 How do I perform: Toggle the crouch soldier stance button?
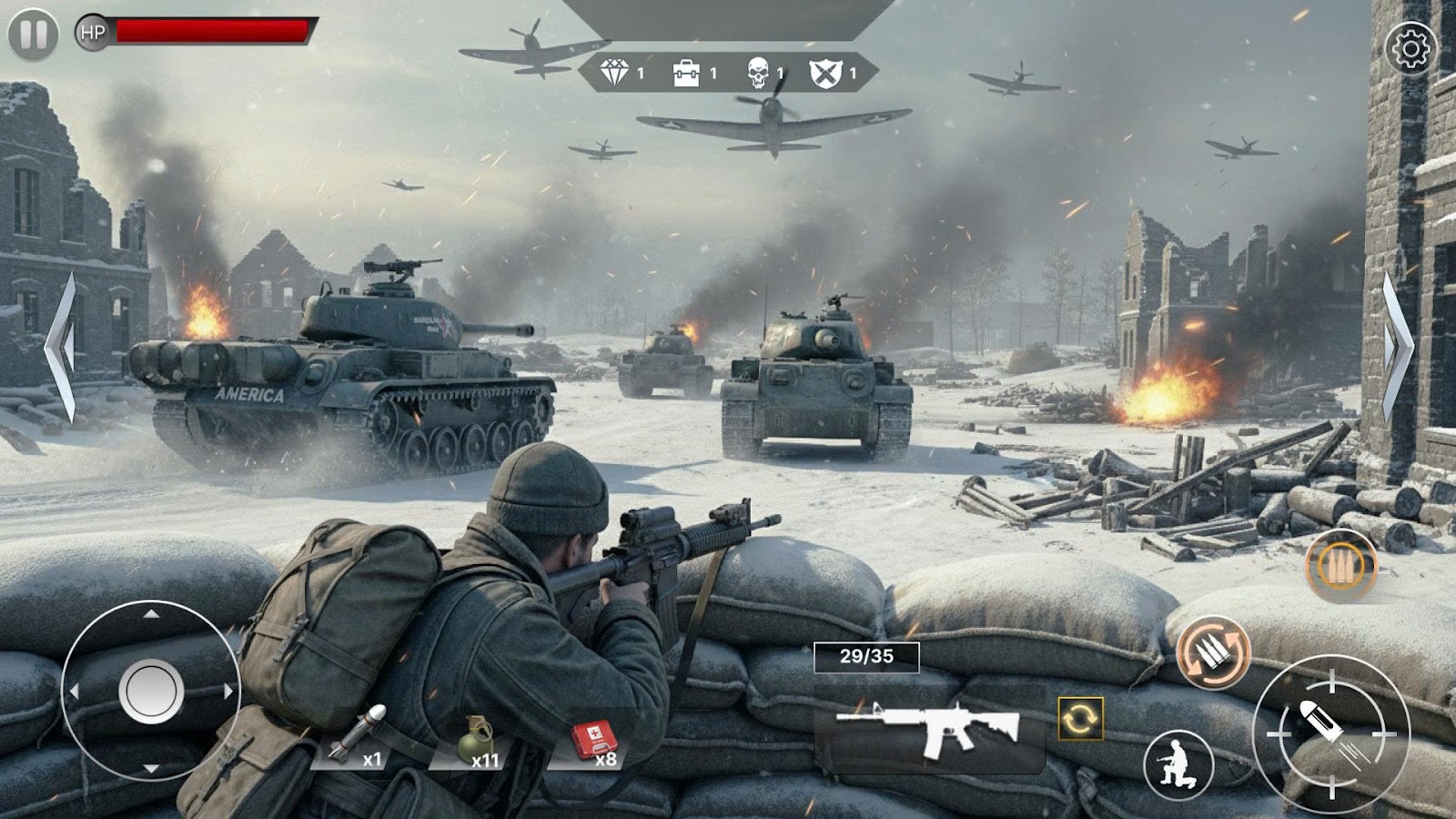[1178, 764]
